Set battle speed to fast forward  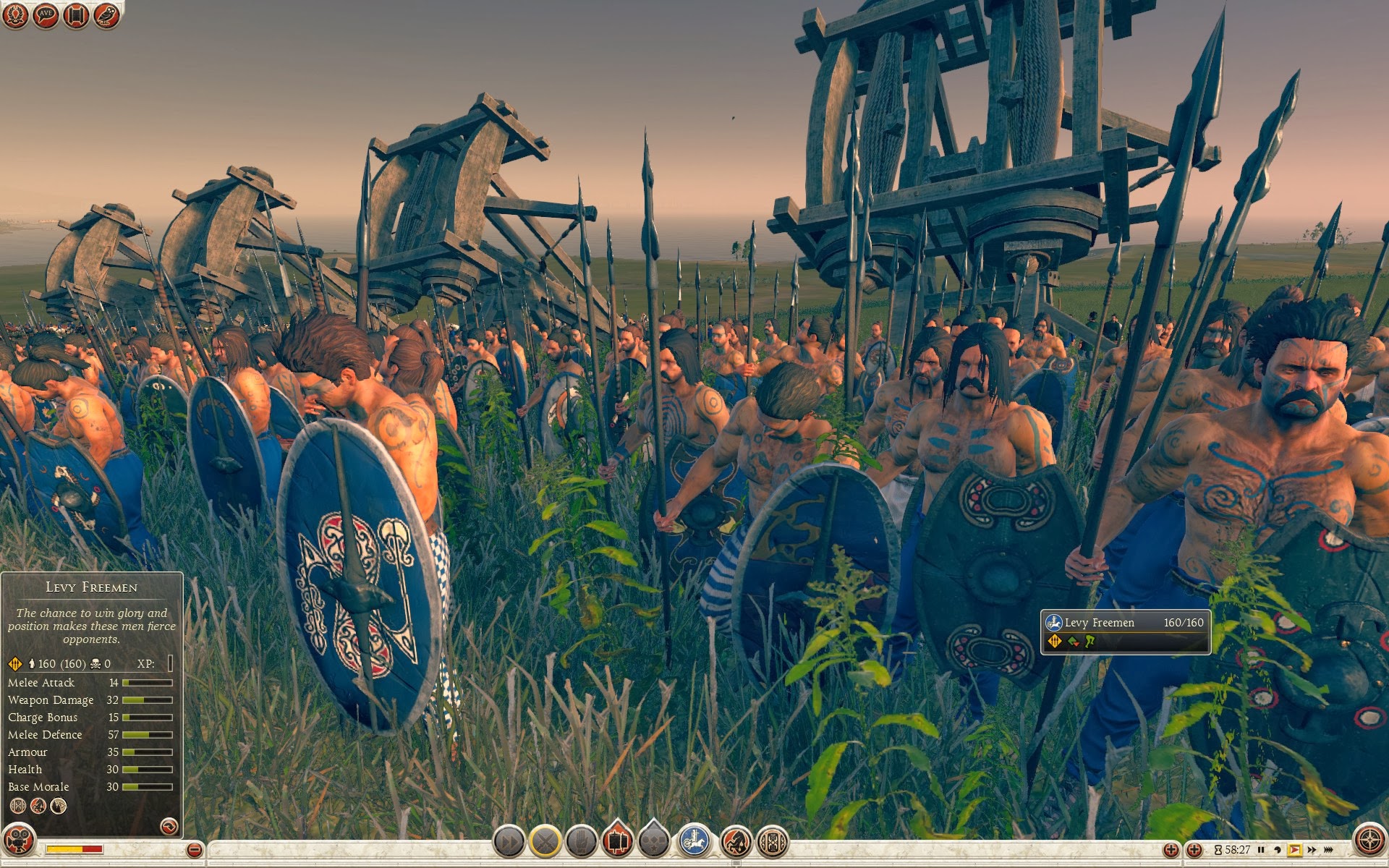tap(1312, 850)
